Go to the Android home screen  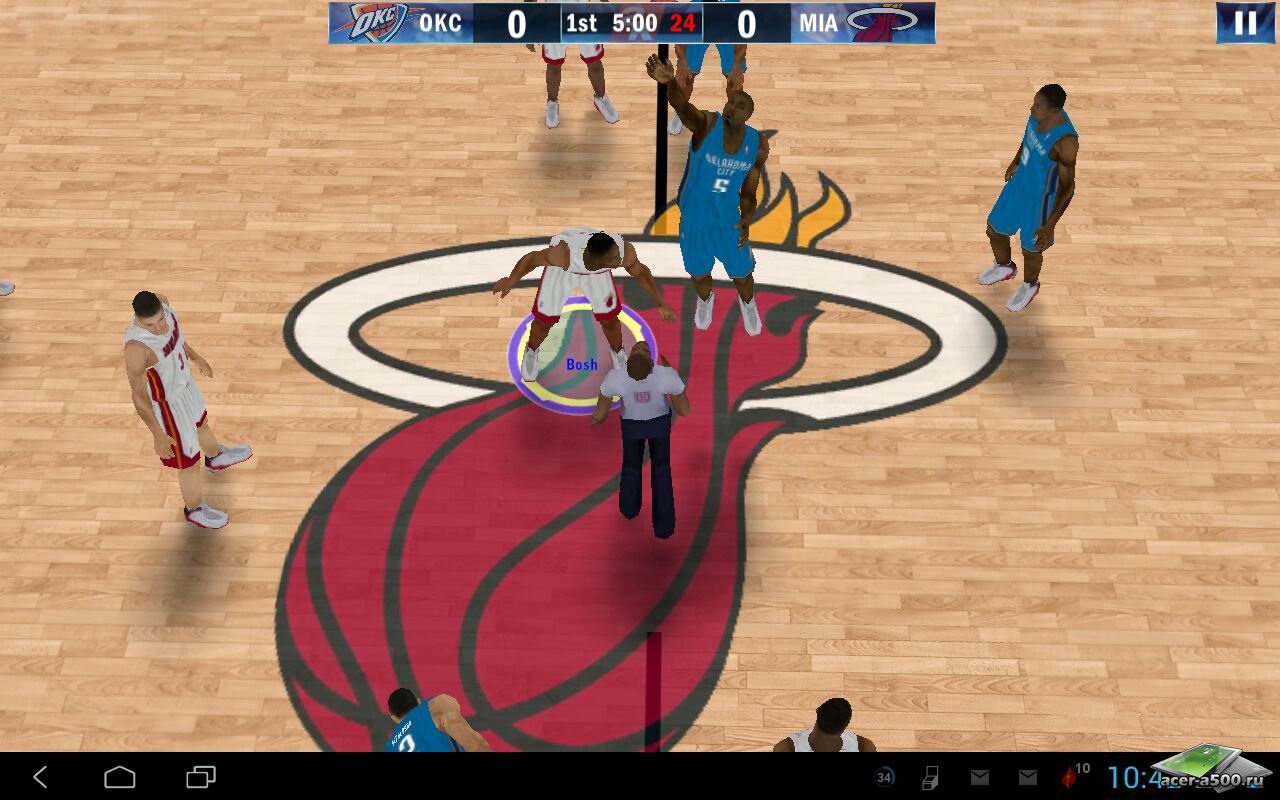coord(120,777)
